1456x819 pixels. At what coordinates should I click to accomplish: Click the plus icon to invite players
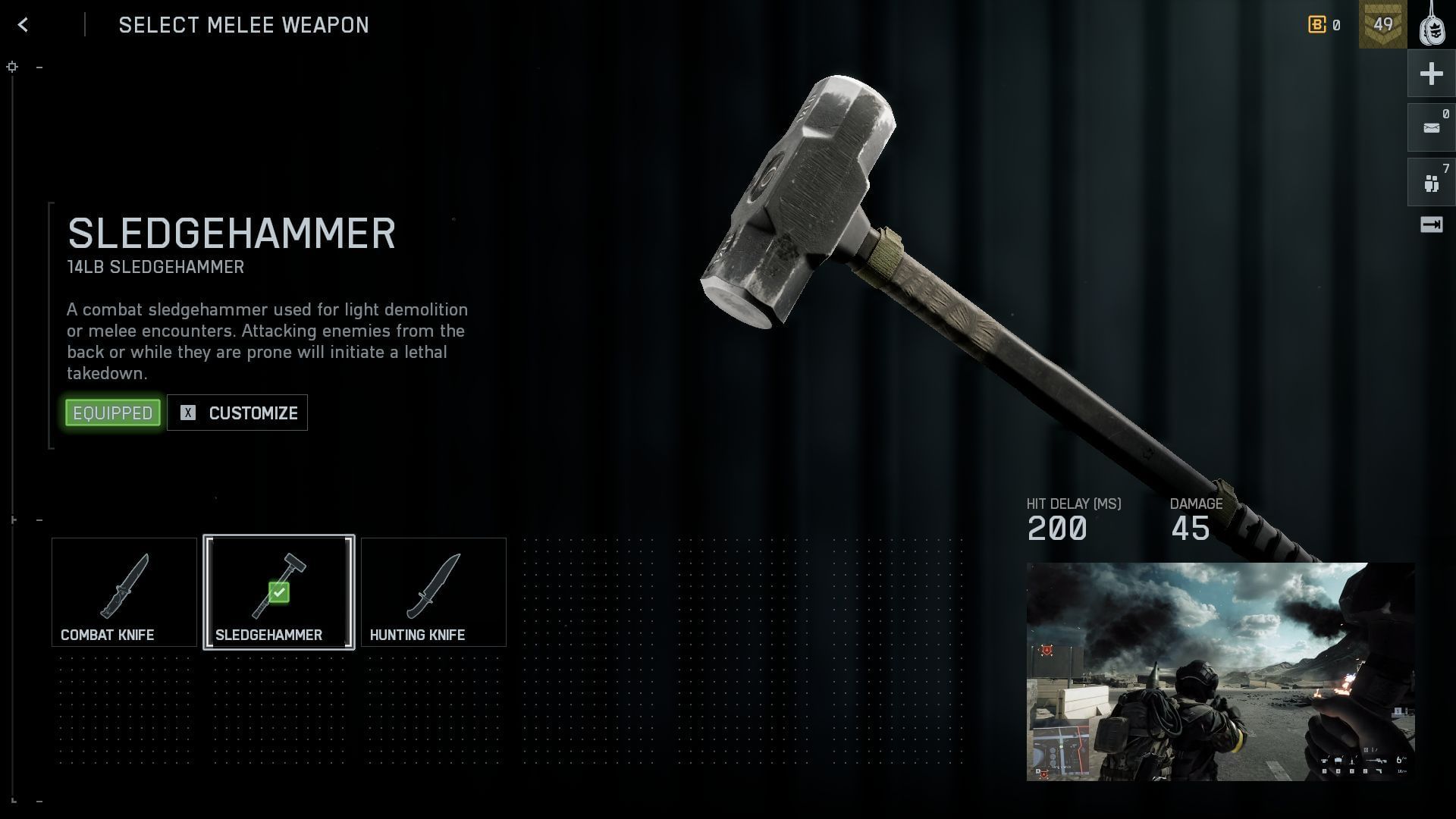tap(1430, 74)
